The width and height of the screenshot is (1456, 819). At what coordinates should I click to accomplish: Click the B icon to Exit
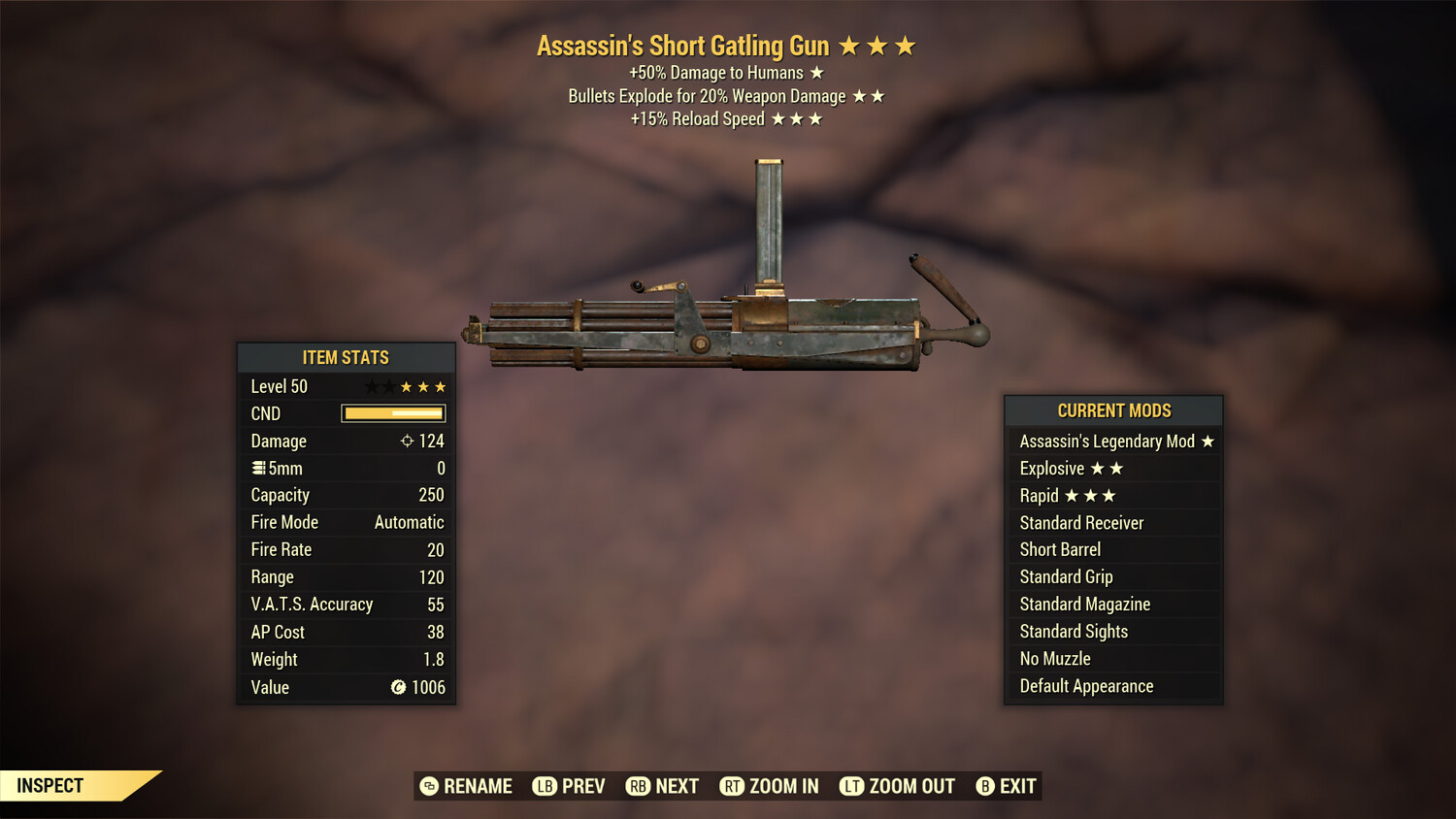tap(986, 786)
